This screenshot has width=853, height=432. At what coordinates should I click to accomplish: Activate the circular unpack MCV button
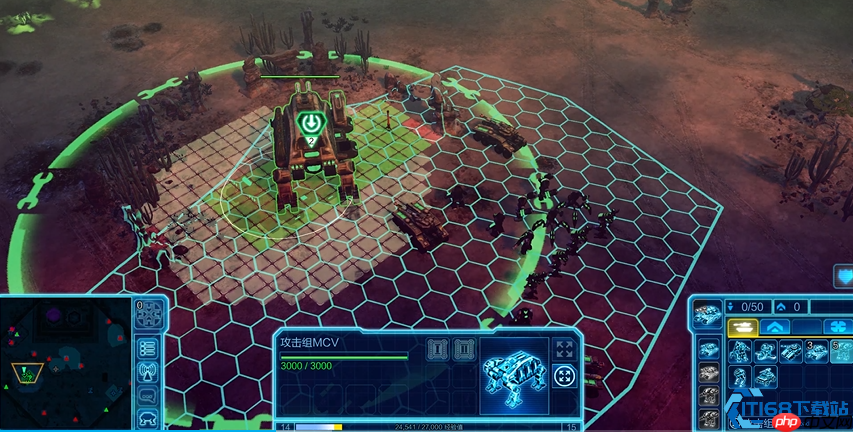564,377
